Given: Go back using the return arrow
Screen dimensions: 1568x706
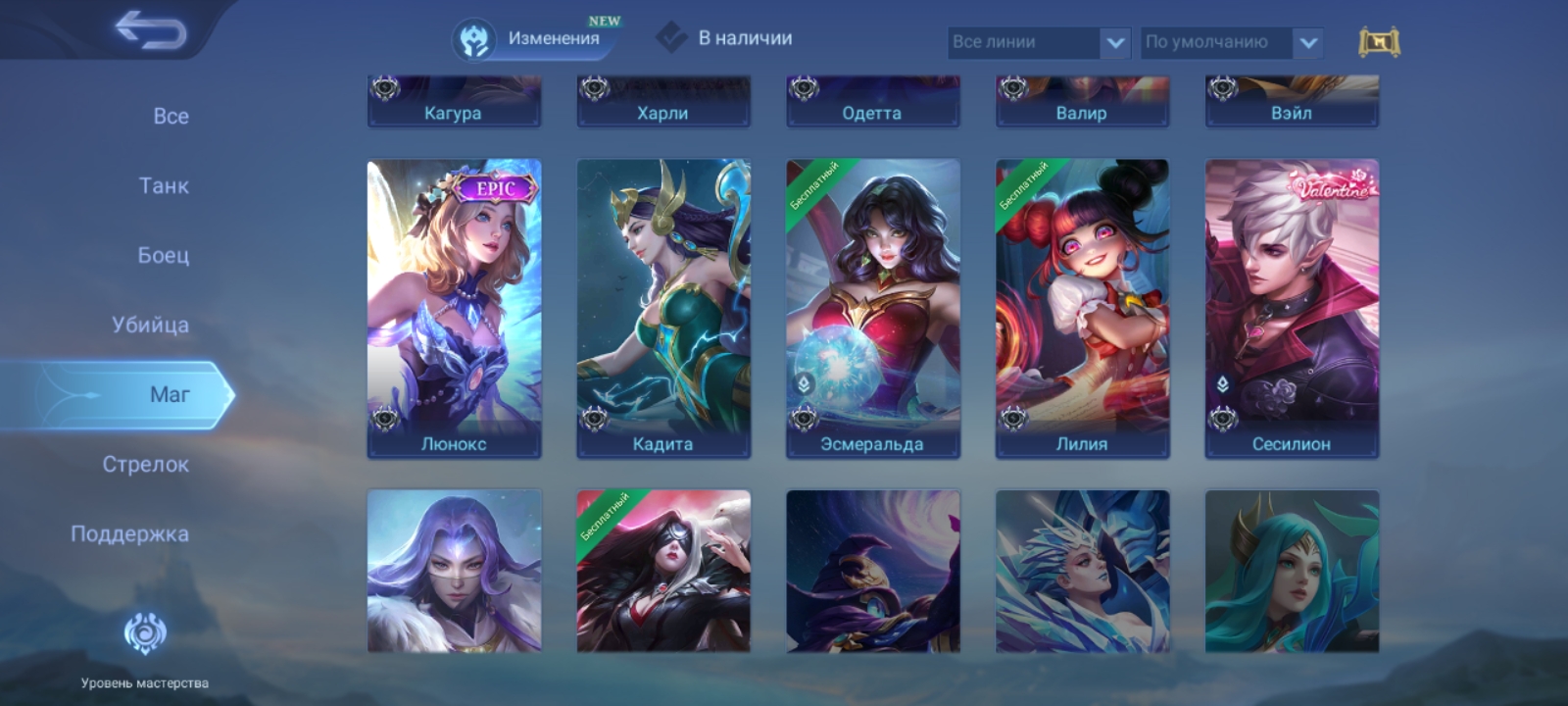Looking at the screenshot, I should pyautogui.click(x=150, y=30).
